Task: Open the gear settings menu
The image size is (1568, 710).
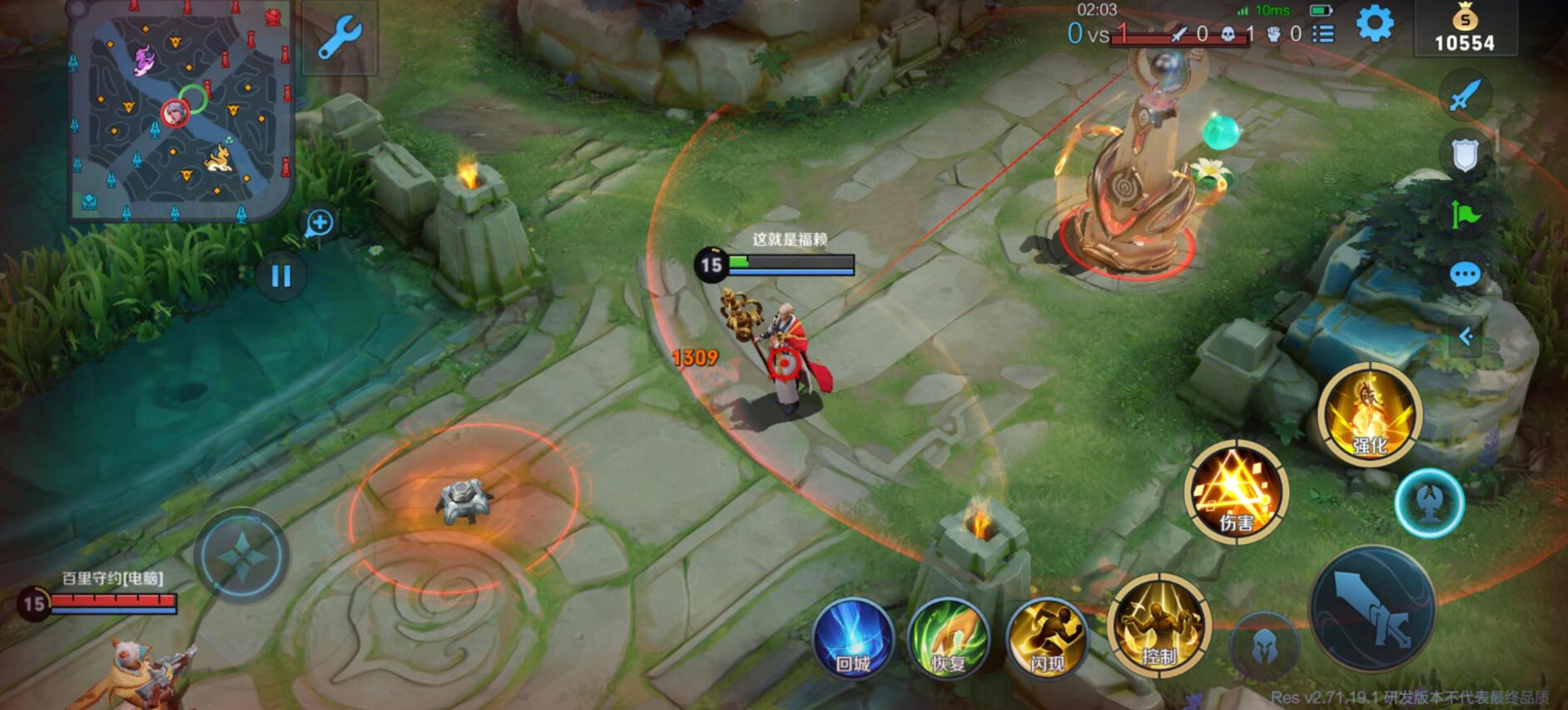Action: pyautogui.click(x=1374, y=24)
